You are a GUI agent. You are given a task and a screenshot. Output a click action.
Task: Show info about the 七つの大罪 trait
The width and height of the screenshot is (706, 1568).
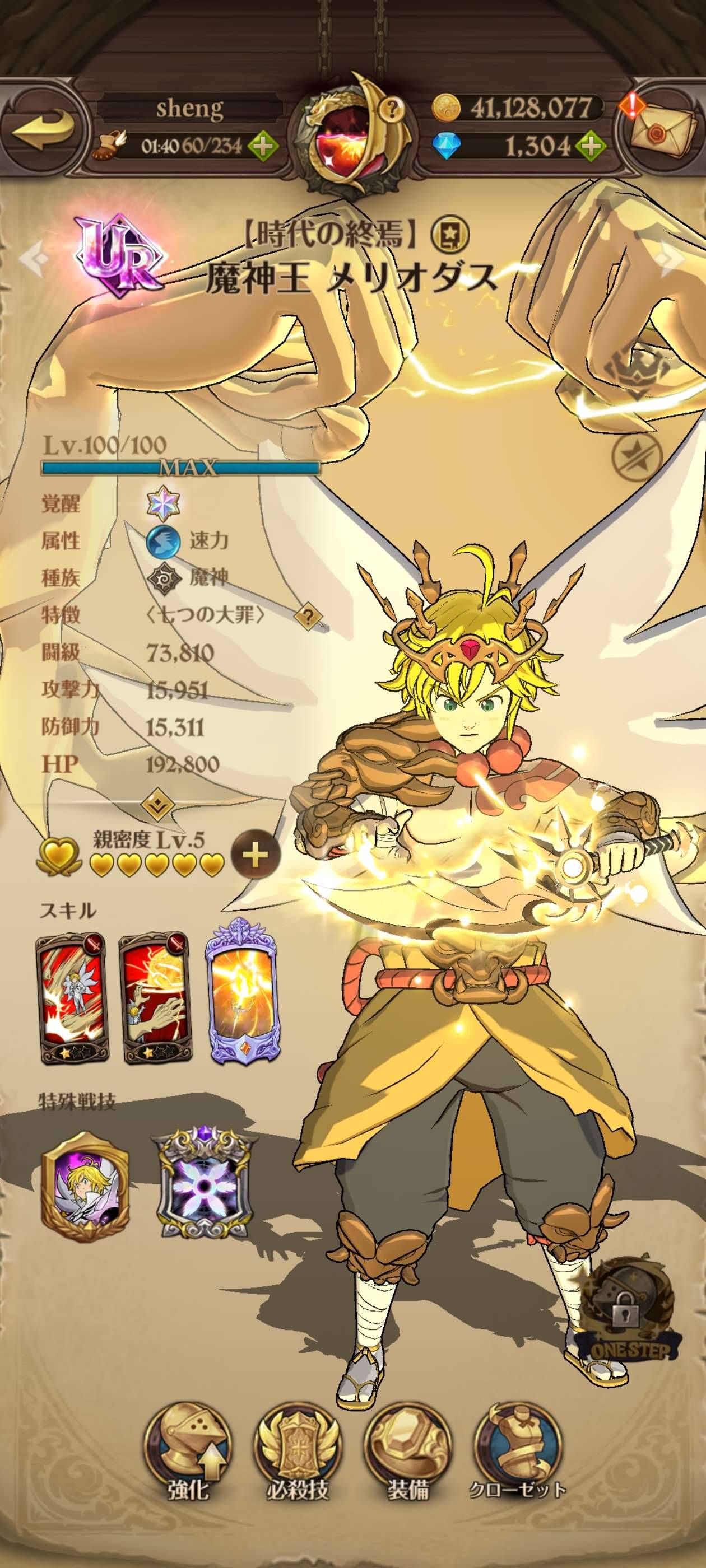(308, 617)
